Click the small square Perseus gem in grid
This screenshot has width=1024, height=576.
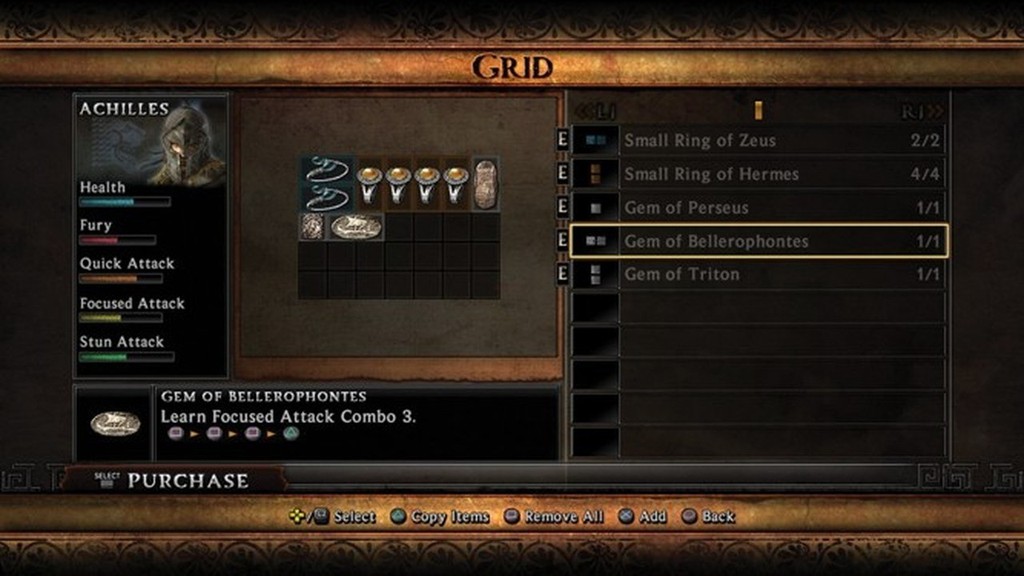point(311,227)
